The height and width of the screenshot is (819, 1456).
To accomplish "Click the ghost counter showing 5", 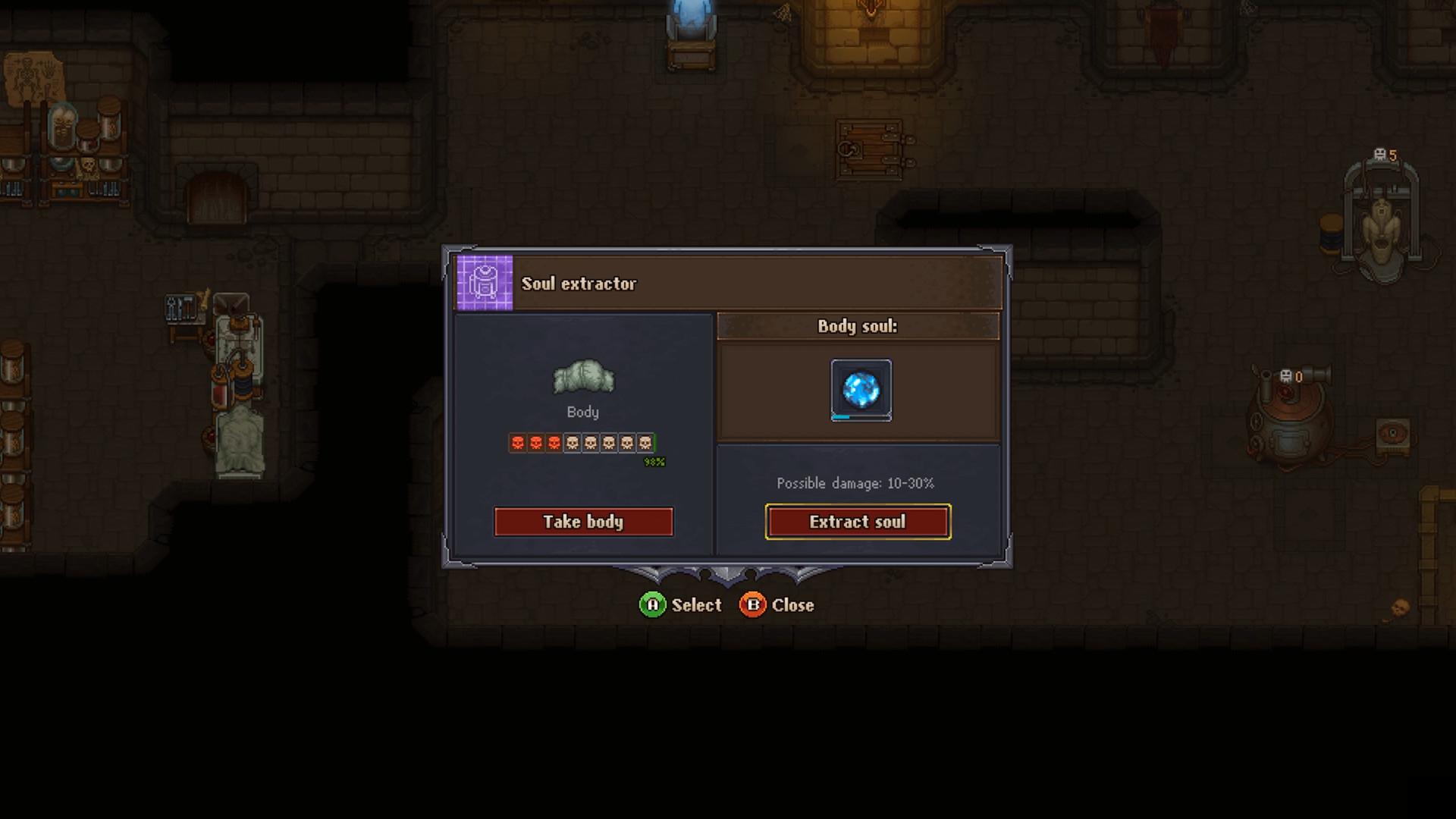I will [1385, 154].
